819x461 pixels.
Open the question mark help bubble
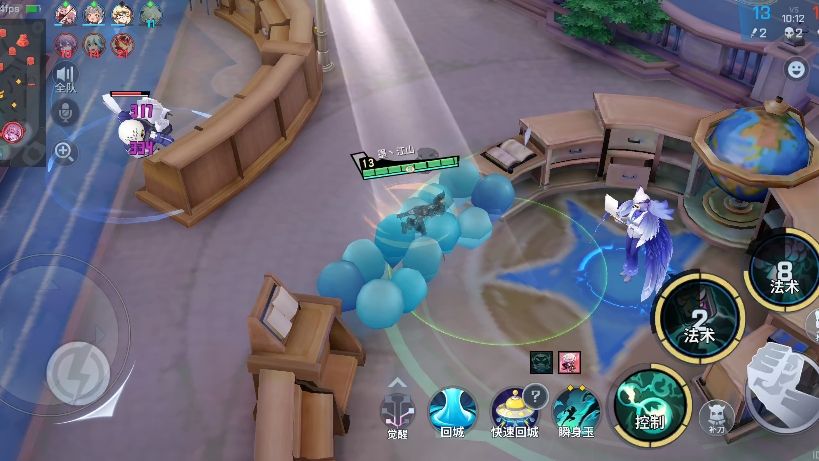pyautogui.click(x=536, y=394)
